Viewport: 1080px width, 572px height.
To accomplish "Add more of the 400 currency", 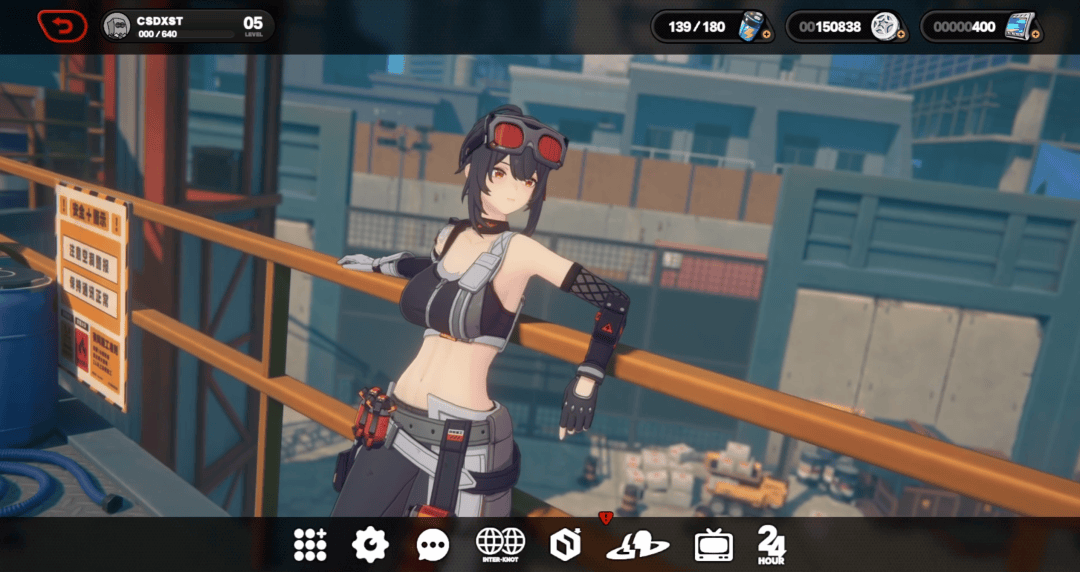I will coord(1034,35).
